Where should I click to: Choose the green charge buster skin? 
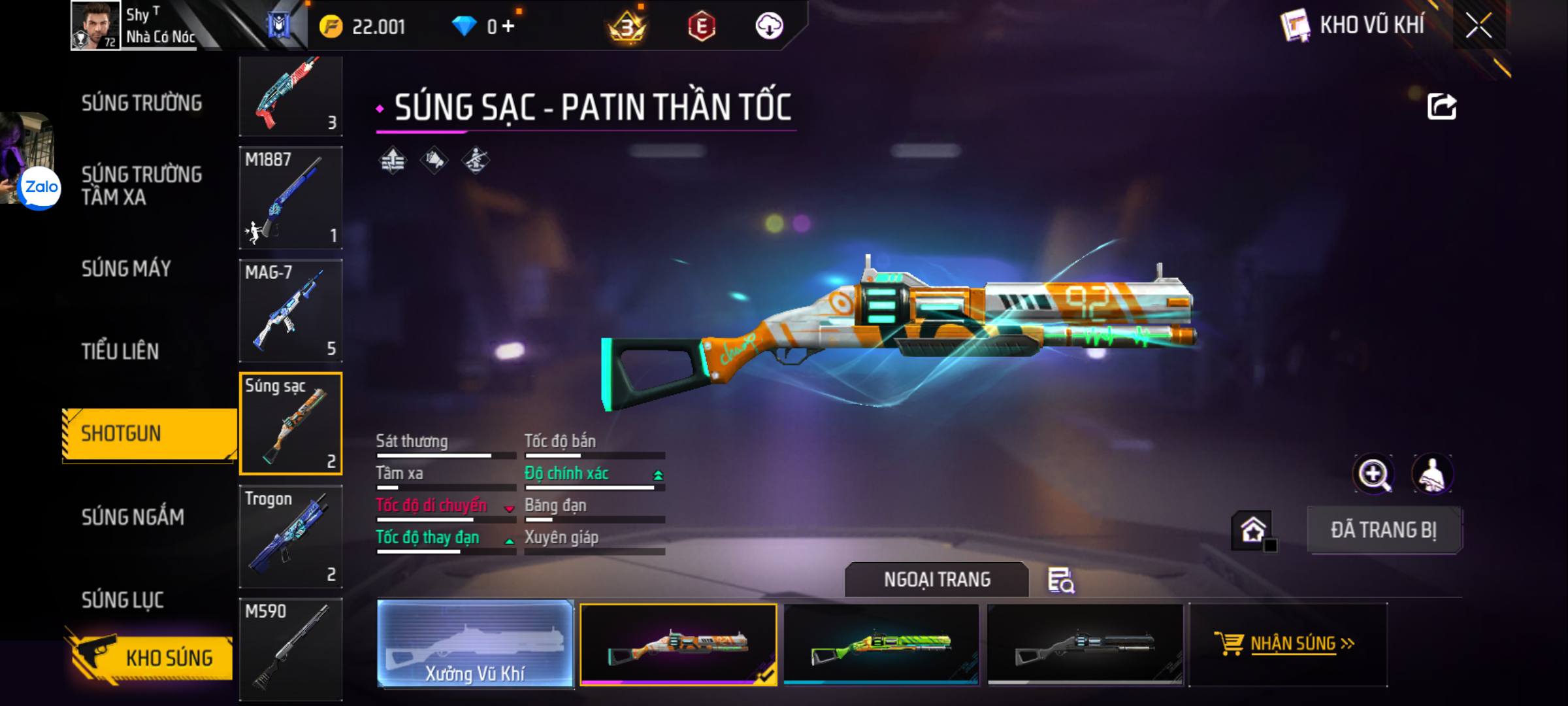click(x=881, y=644)
